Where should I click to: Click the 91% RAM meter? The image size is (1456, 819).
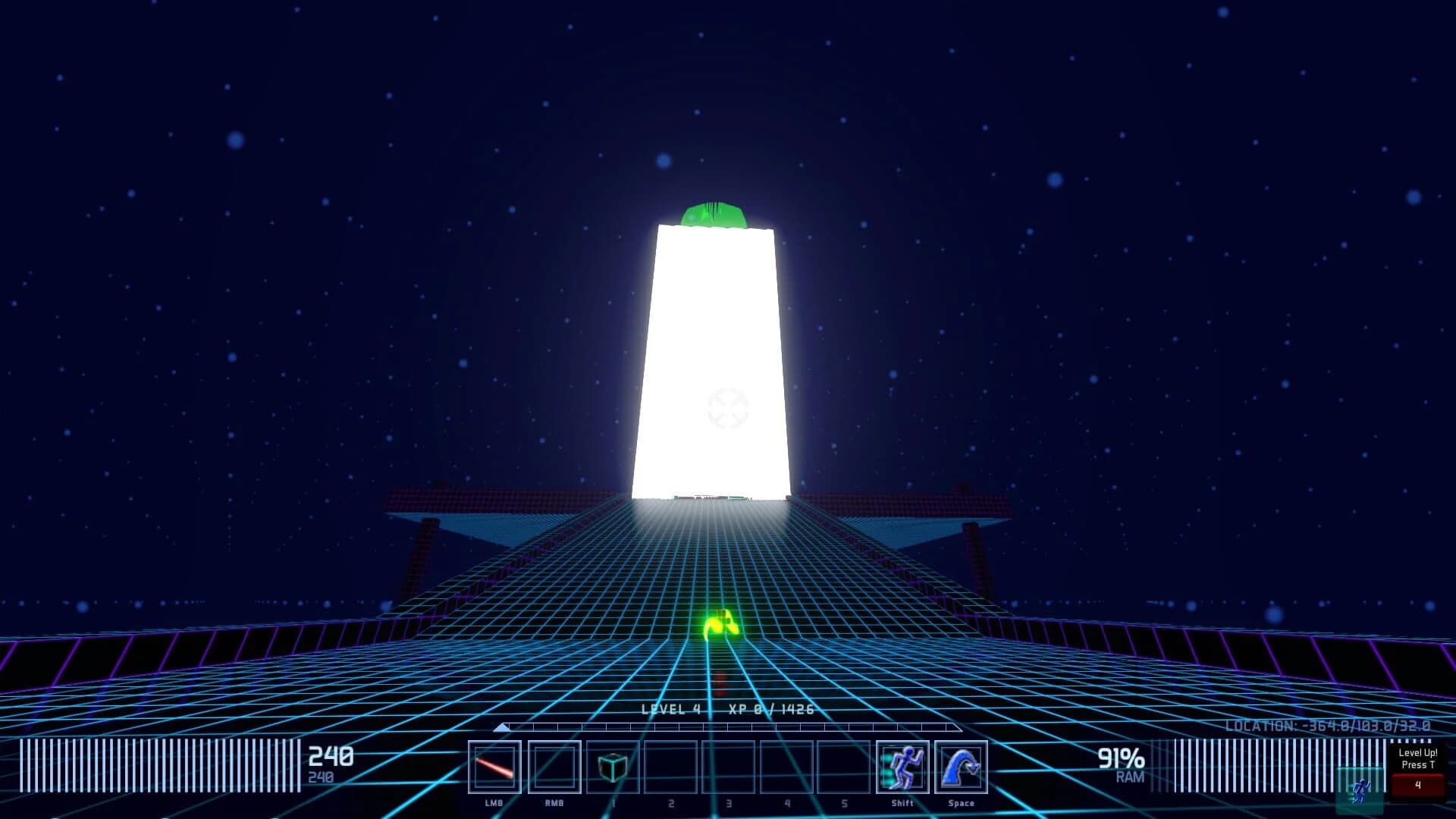pos(1121,758)
